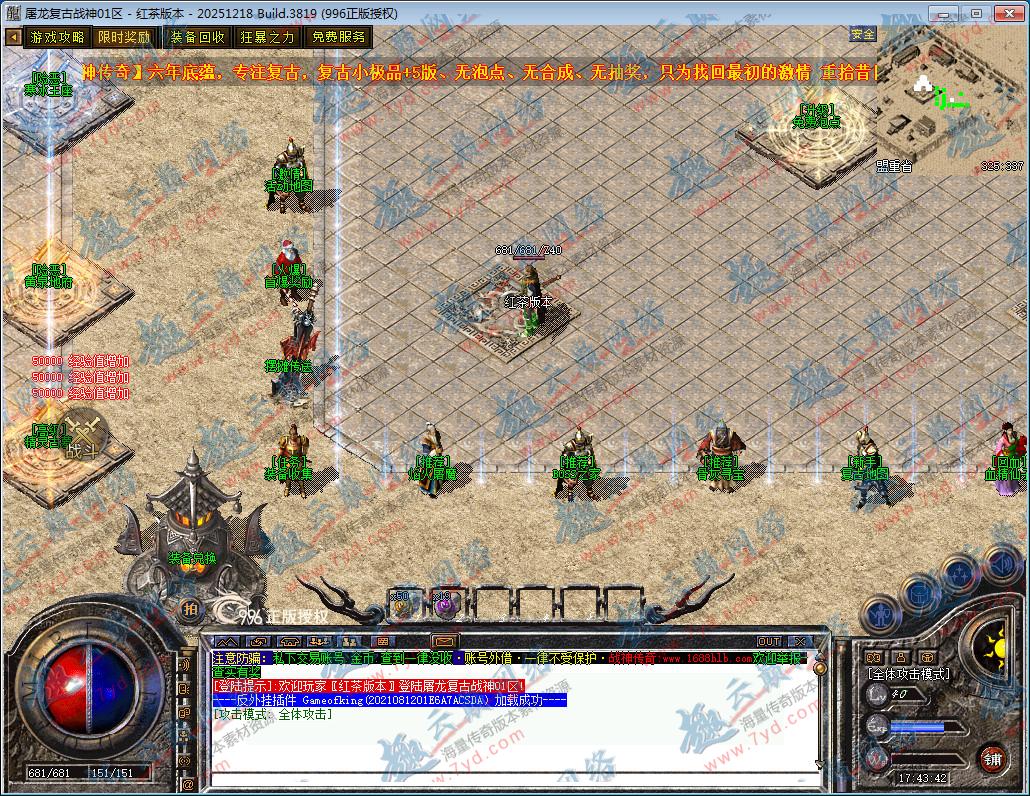Open the 限时奖励 timed rewards menu
Image resolution: width=1030 pixels, height=796 pixels.
pyautogui.click(x=125, y=37)
